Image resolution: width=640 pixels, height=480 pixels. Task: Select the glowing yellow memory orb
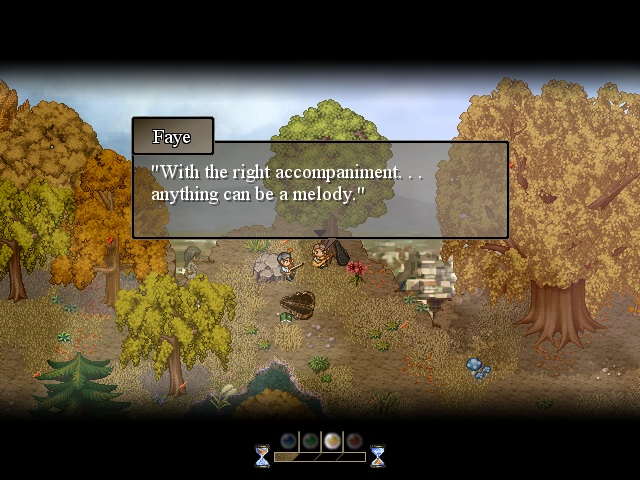(x=332, y=440)
